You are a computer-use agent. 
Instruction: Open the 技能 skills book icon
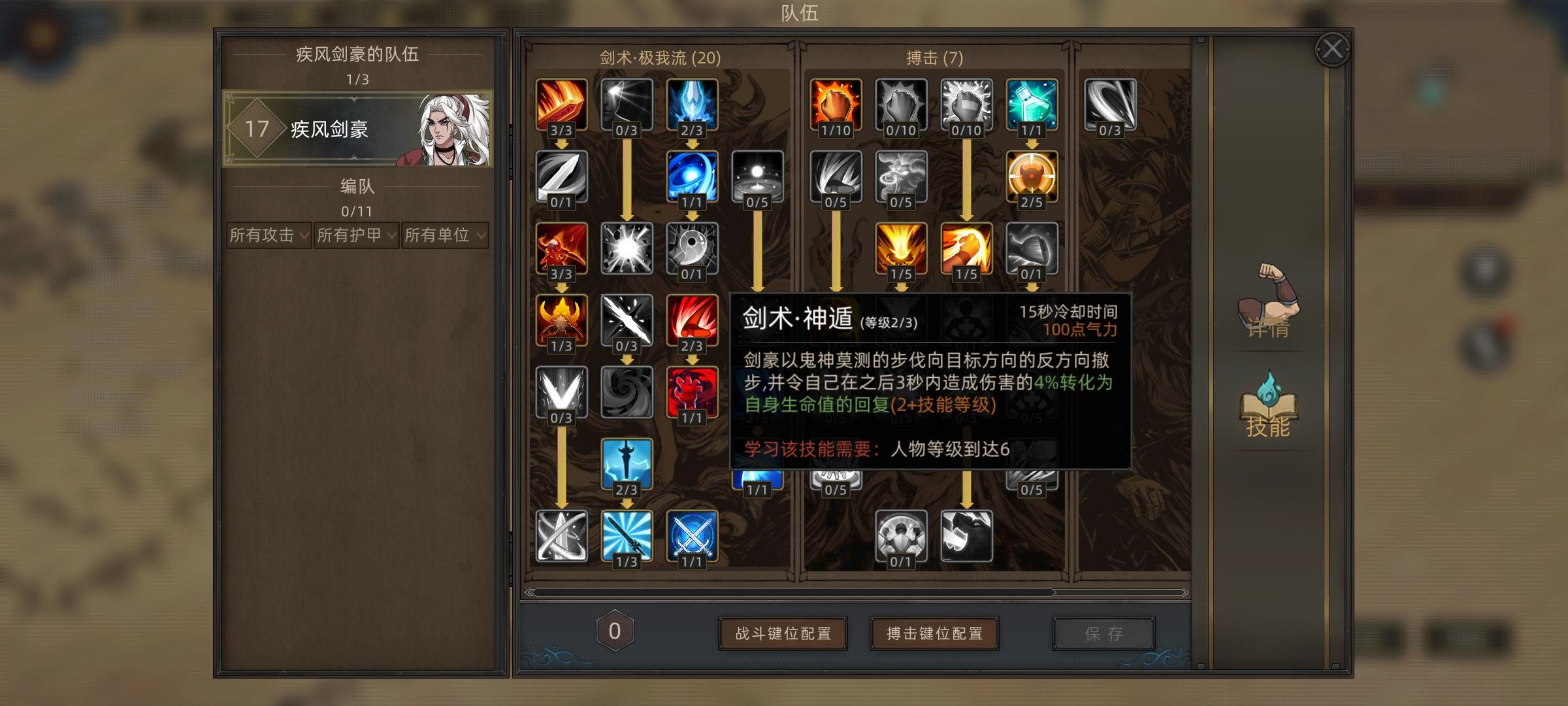1267,405
